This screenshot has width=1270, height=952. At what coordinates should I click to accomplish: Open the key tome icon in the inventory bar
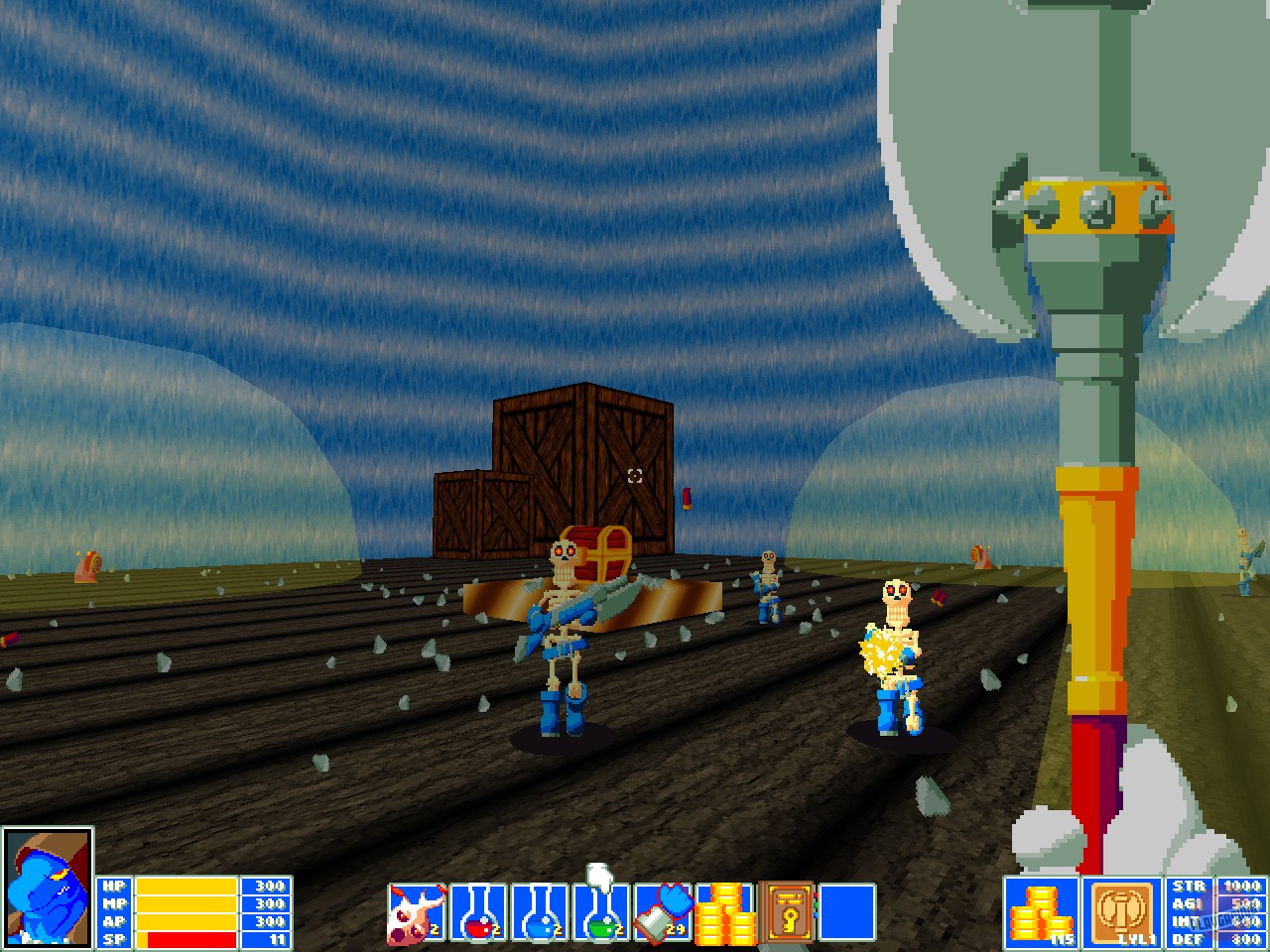[786, 912]
